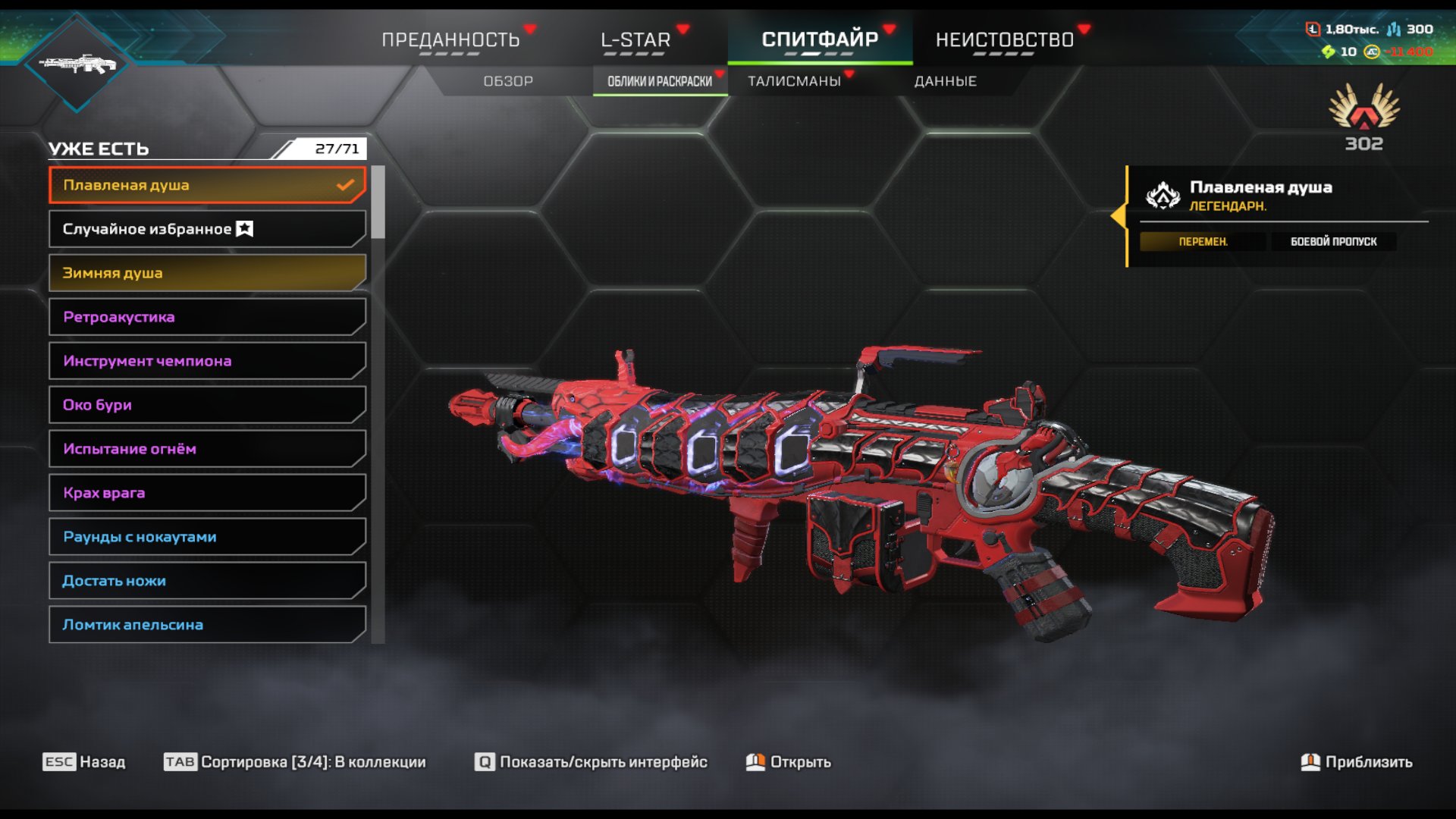Select the Раунды с нокаутами skin
This screenshot has height=819, width=1456.
206,537
